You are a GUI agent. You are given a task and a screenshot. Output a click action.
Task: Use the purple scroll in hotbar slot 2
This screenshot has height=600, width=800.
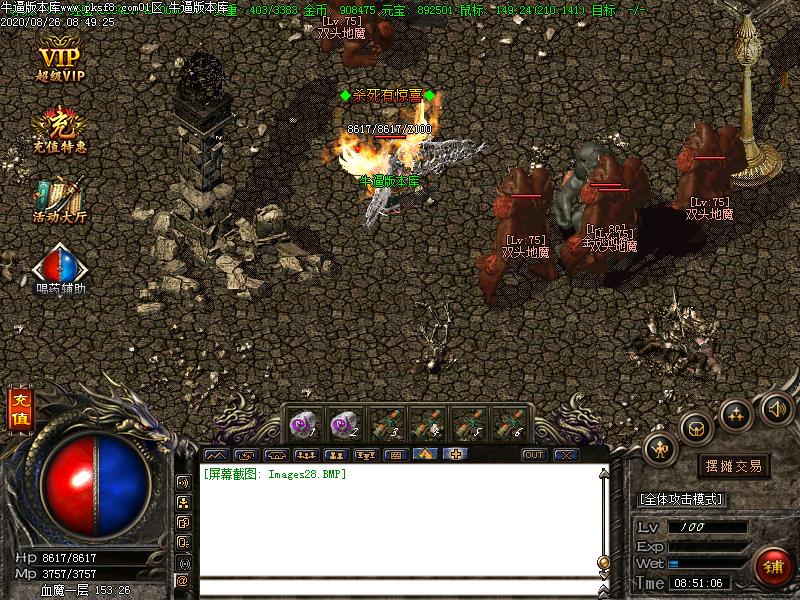pos(345,423)
